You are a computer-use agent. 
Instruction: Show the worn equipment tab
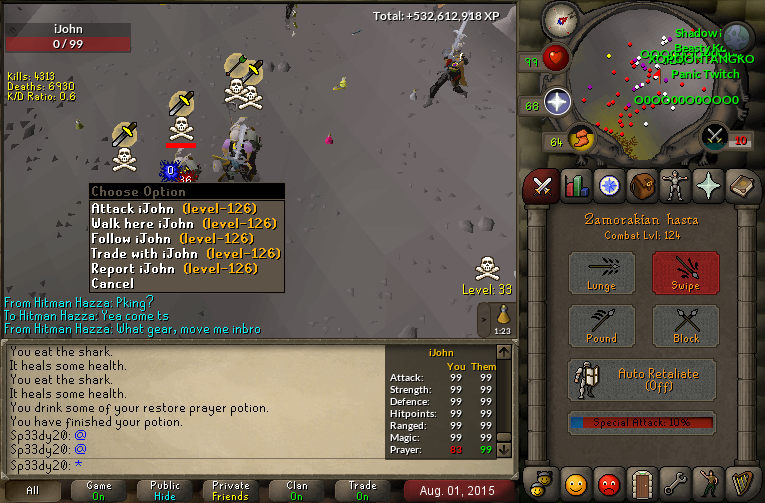click(x=675, y=185)
